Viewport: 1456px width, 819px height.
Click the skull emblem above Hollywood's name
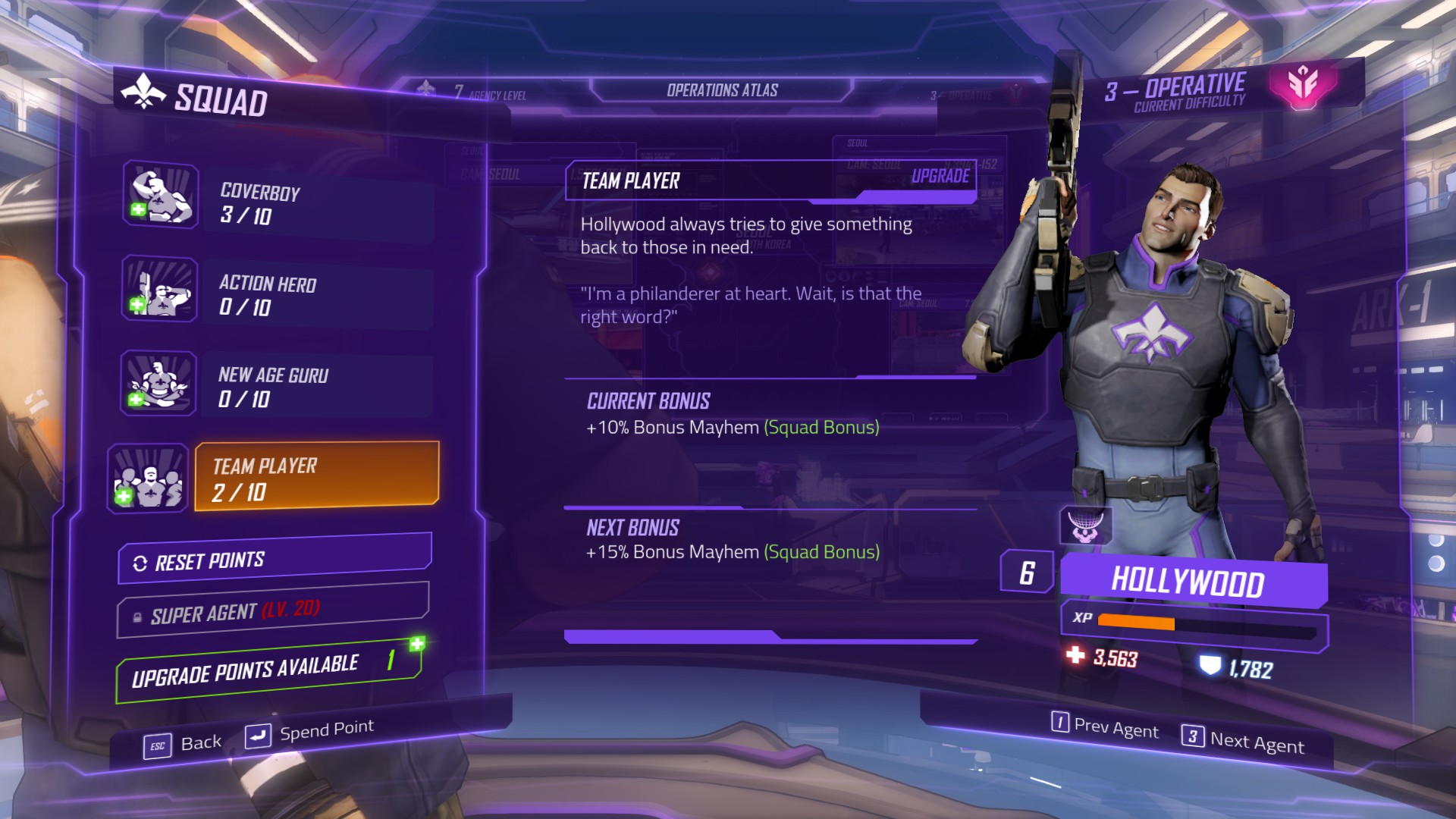[x=1085, y=526]
